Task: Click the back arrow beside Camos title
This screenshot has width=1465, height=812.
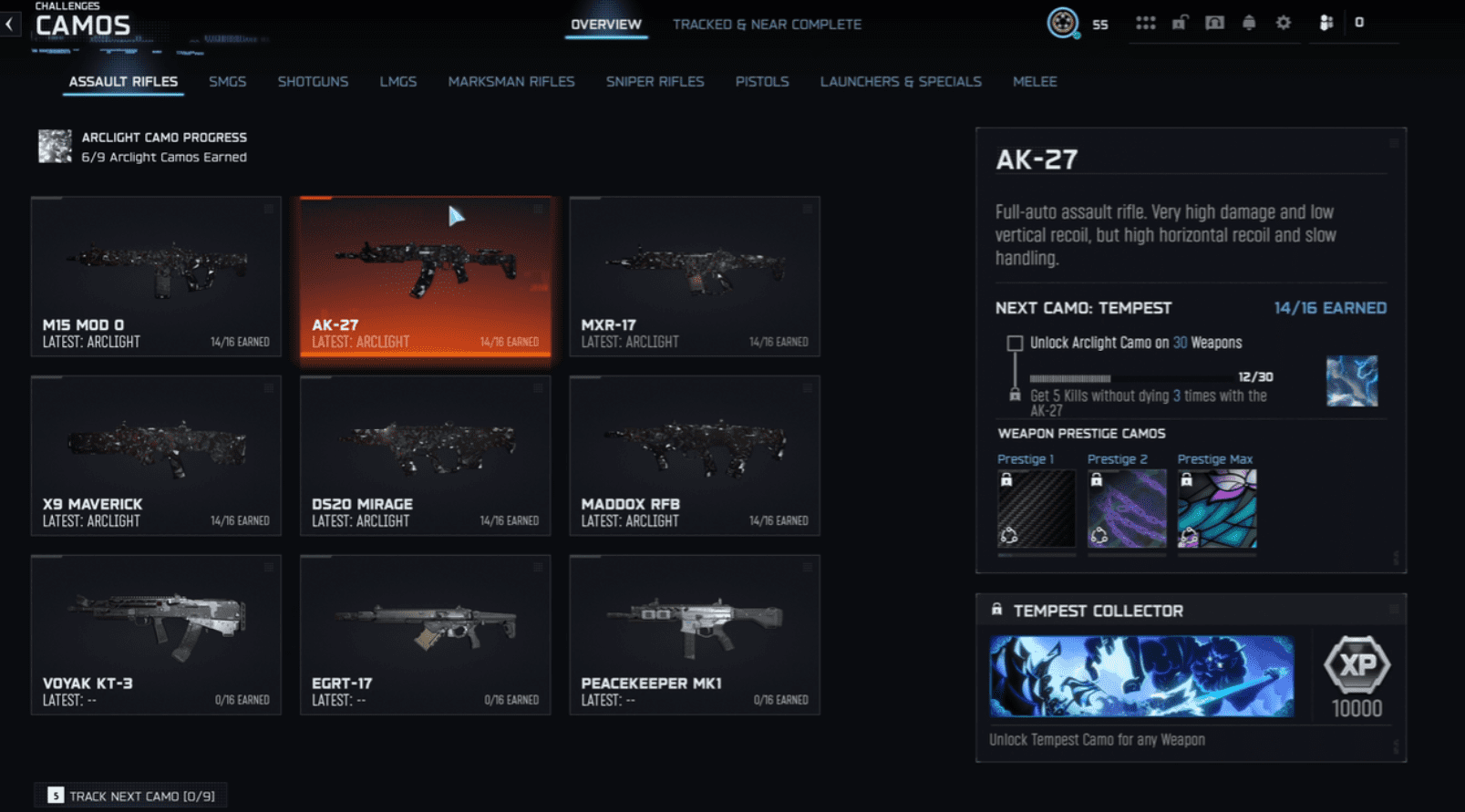Action: 9,24
